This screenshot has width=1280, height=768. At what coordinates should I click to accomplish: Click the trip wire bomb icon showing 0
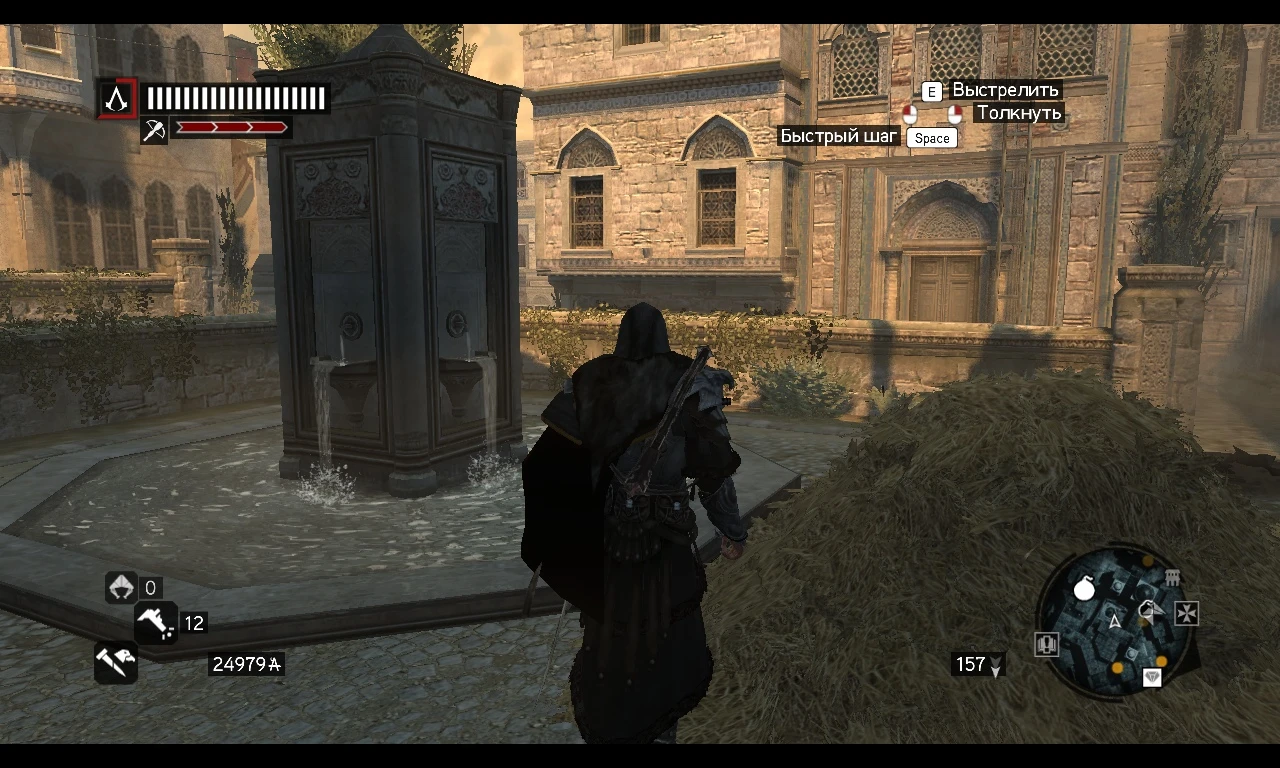click(x=122, y=588)
